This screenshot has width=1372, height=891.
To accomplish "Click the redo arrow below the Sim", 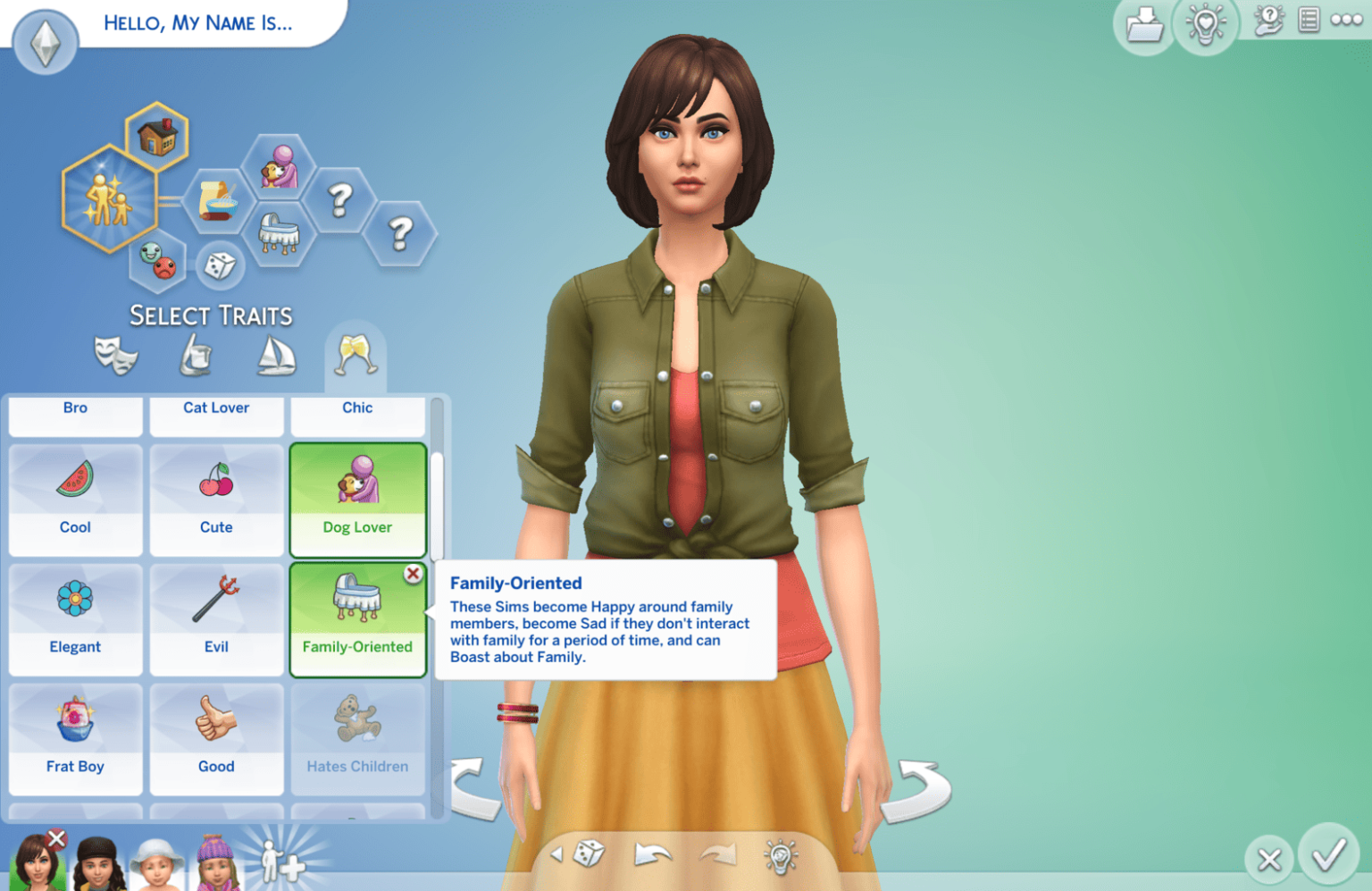I will click(x=720, y=855).
